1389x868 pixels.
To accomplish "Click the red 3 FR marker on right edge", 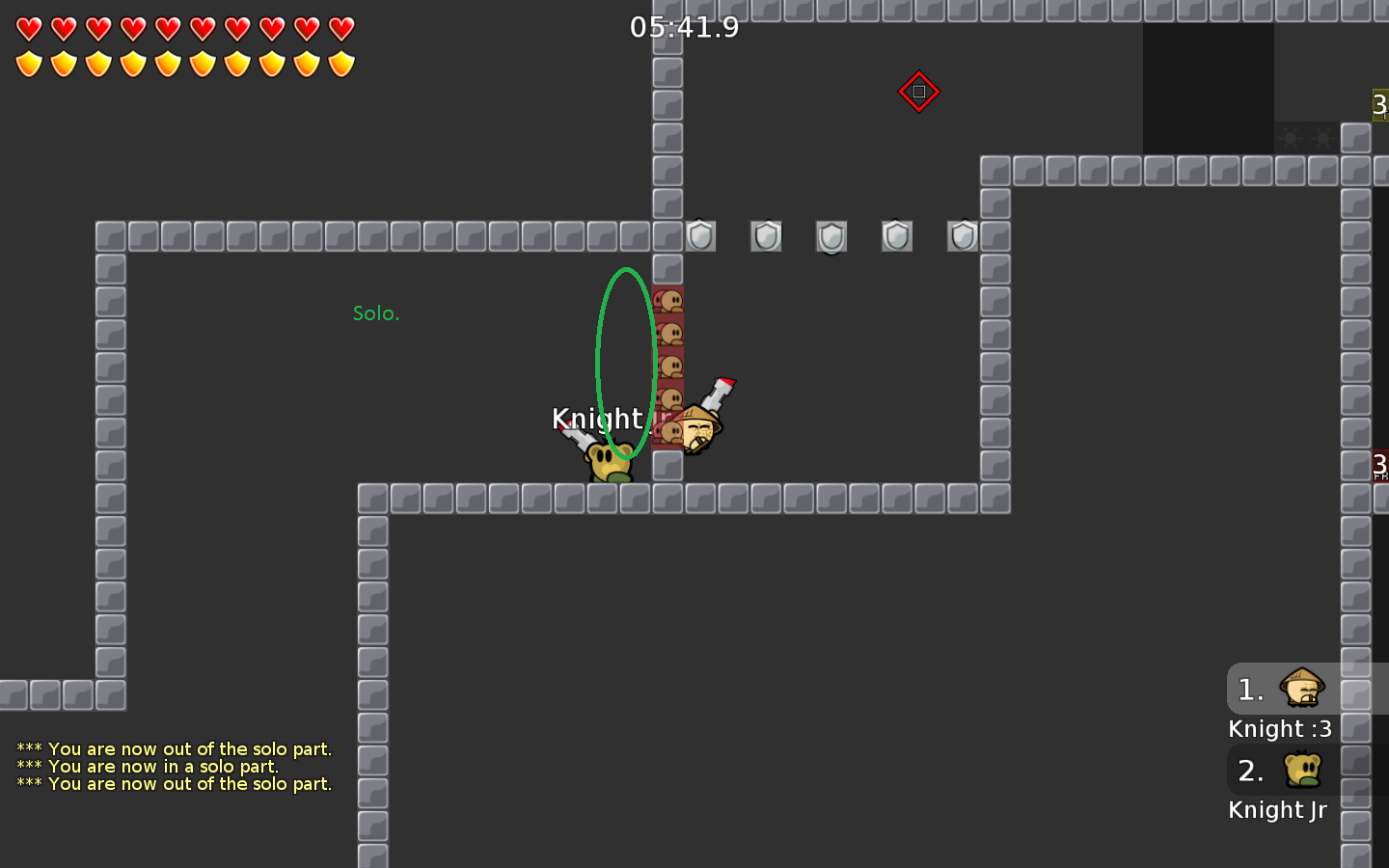I will tap(1380, 463).
